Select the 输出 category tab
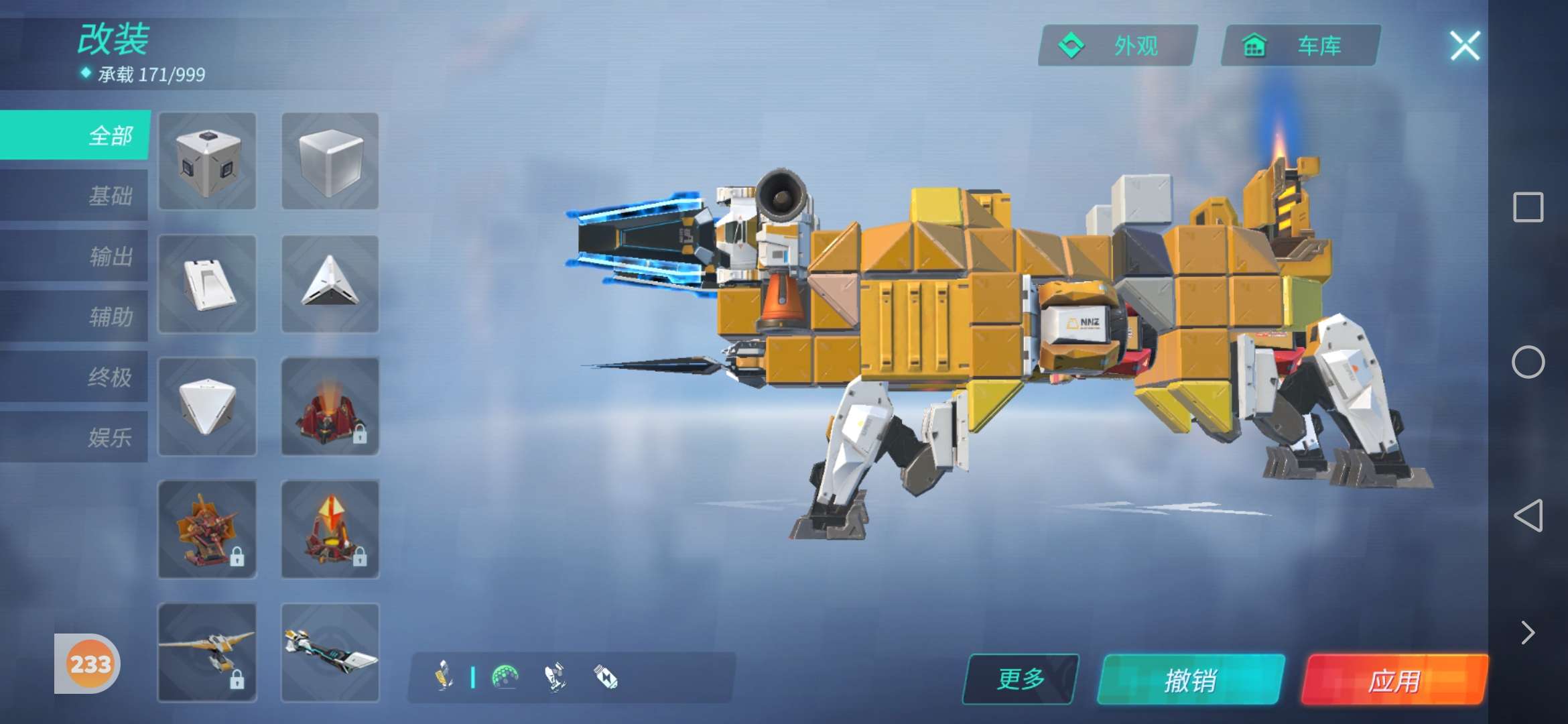This screenshot has height=724, width=1568. pyautogui.click(x=76, y=256)
